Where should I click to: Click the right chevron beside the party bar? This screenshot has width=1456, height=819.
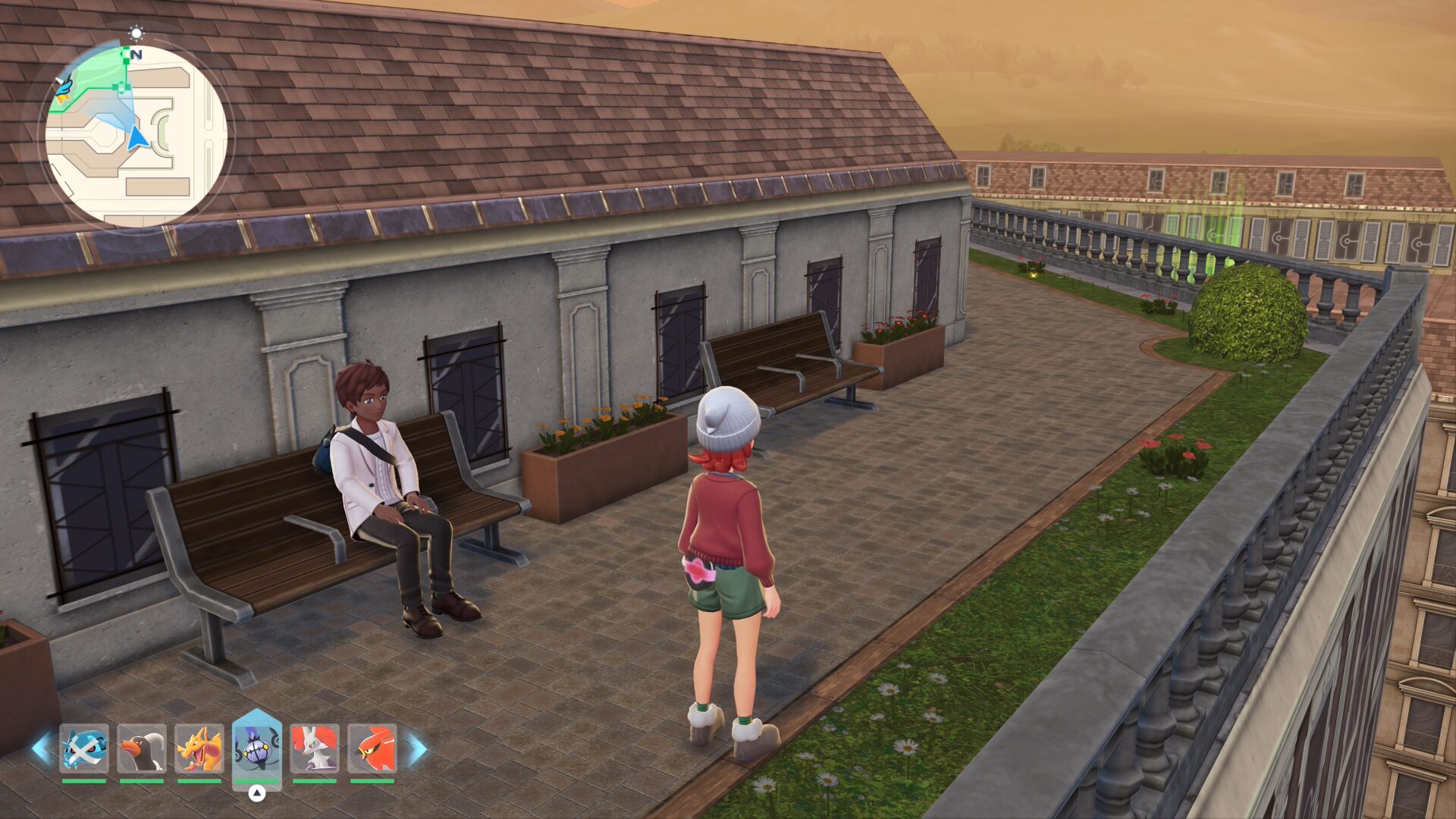[x=416, y=748]
